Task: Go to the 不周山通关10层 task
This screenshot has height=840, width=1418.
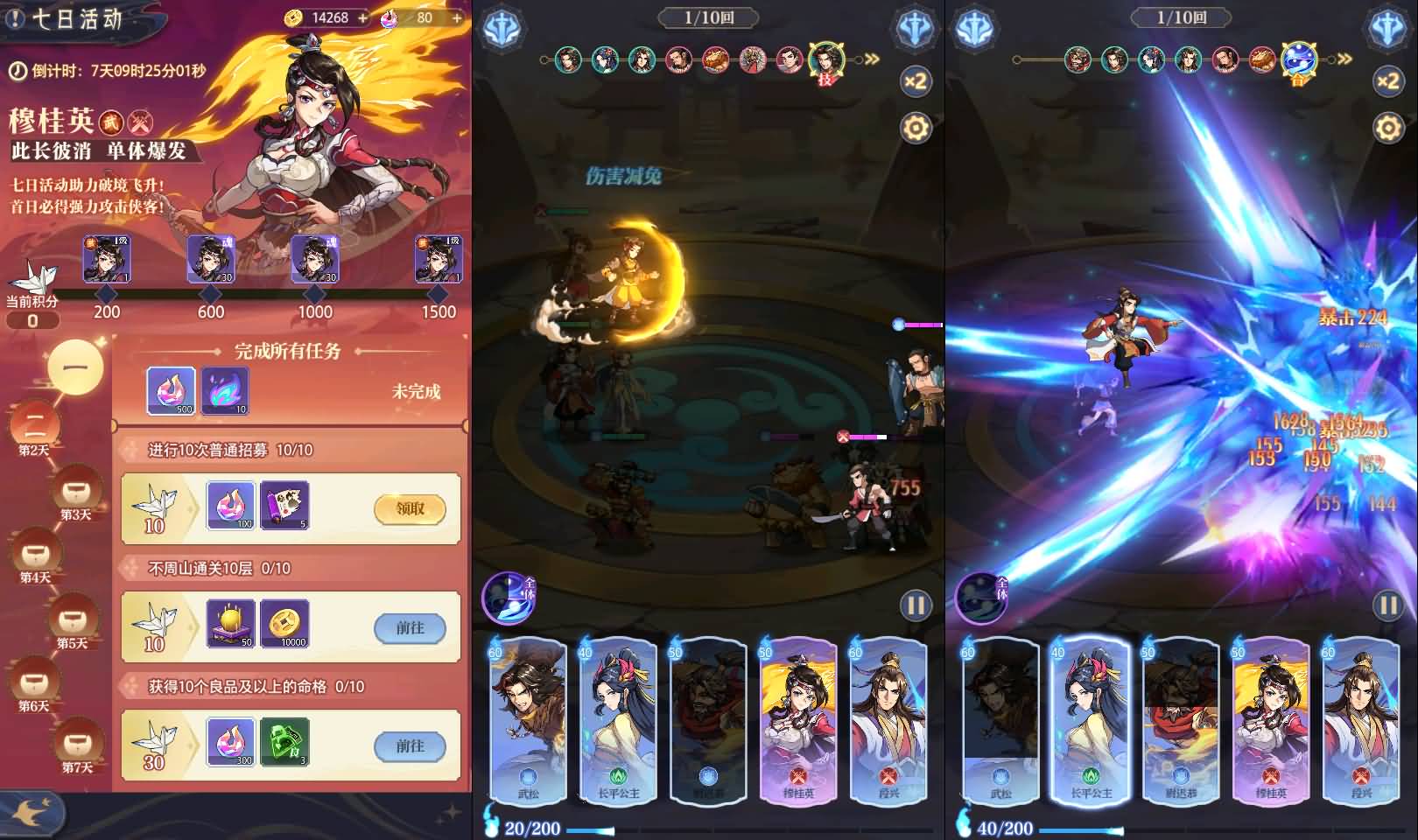Action: tap(410, 627)
